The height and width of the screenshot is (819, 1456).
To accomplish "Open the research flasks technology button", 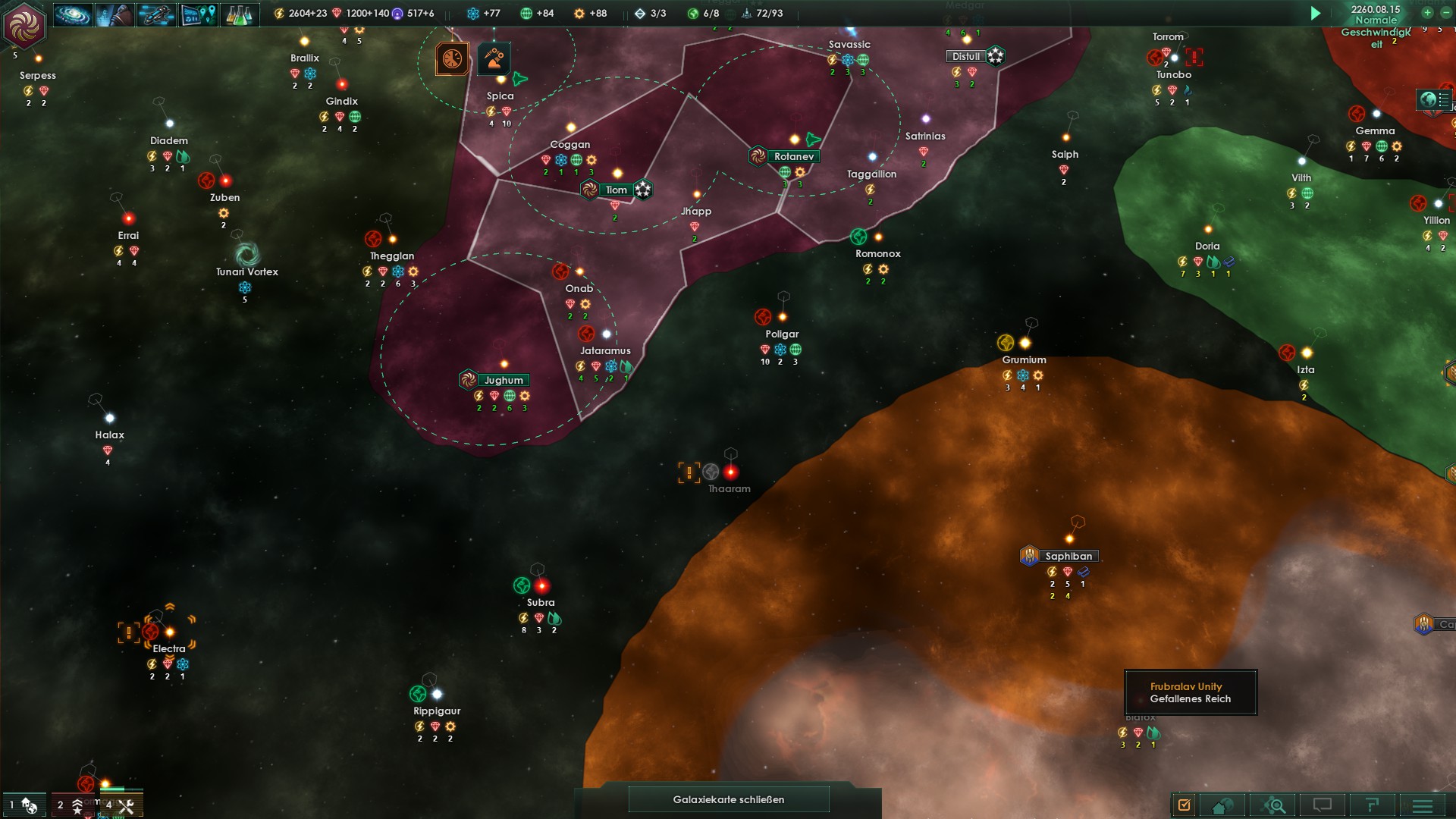I will (240, 14).
